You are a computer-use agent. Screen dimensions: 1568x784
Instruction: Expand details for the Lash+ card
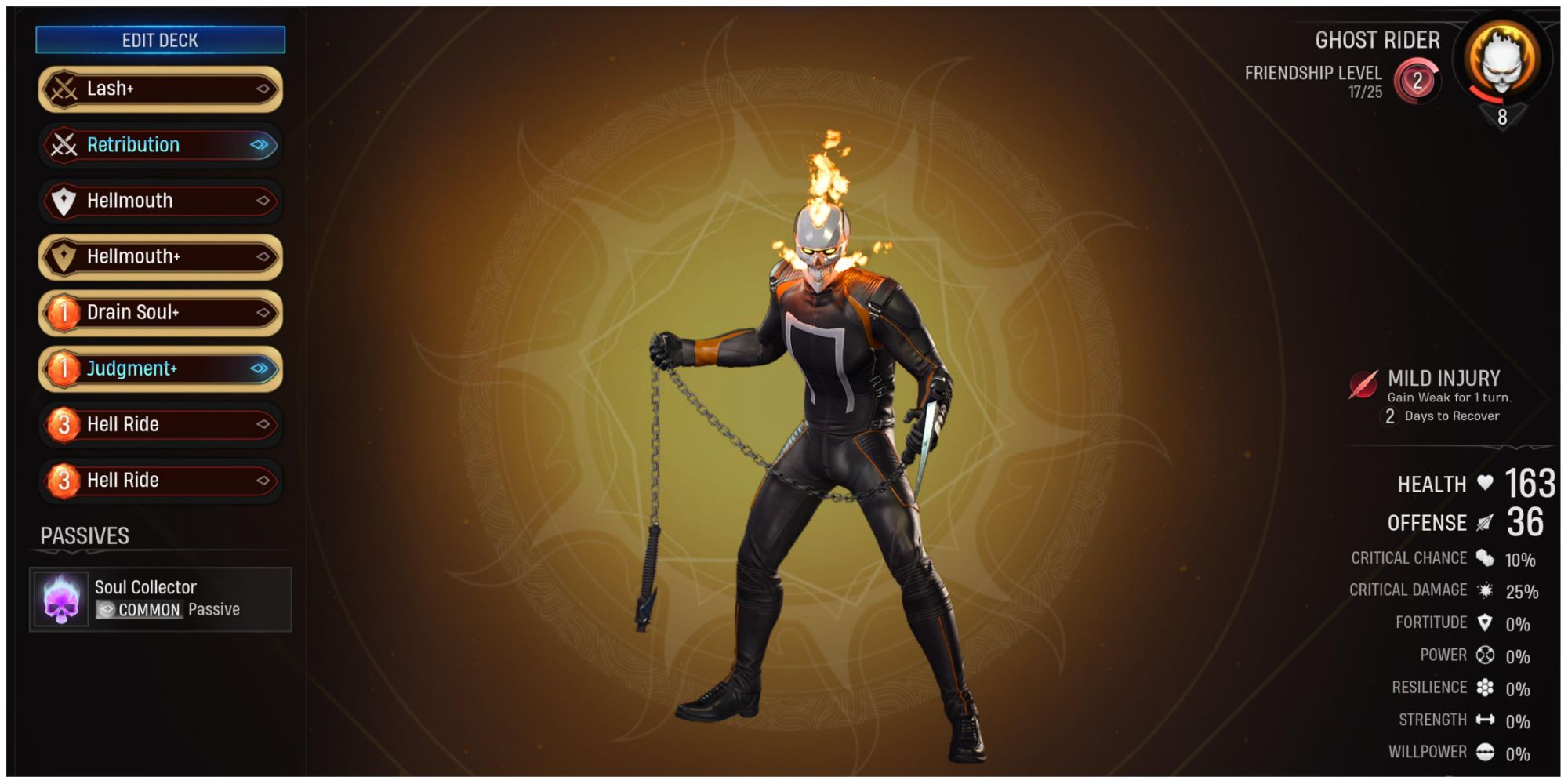[x=263, y=89]
